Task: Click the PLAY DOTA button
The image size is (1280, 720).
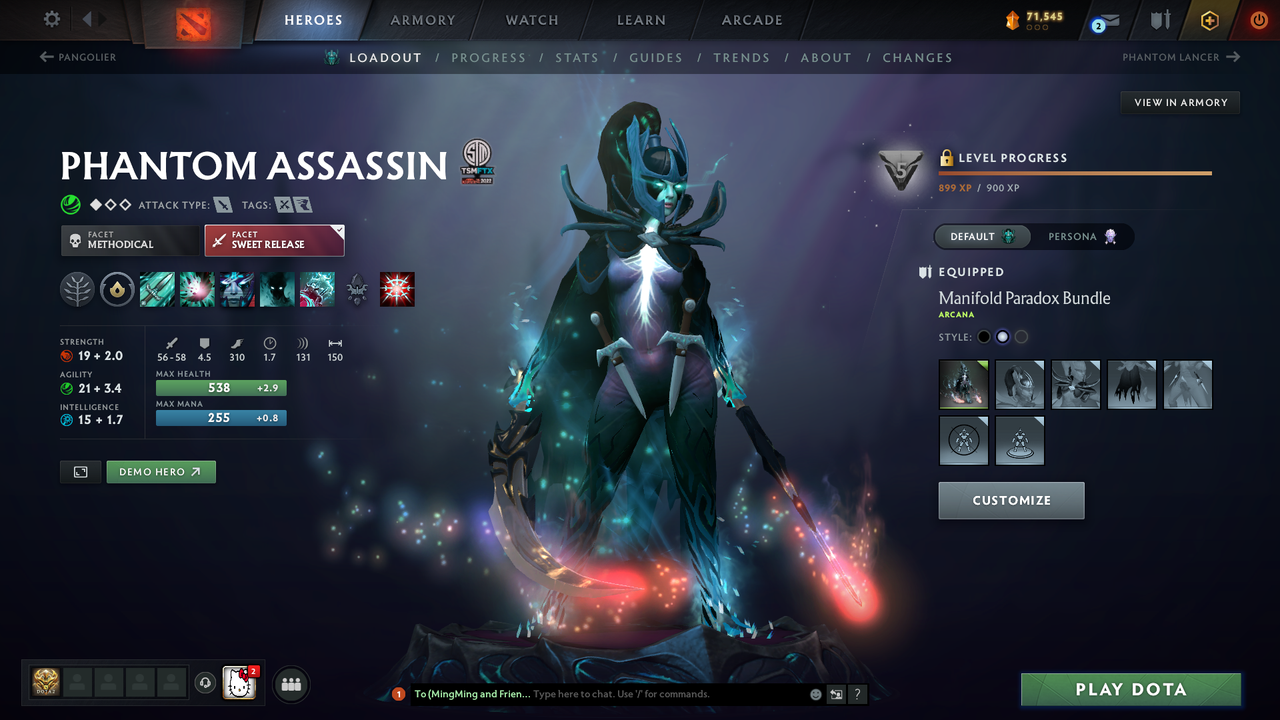Action: click(x=1130, y=689)
